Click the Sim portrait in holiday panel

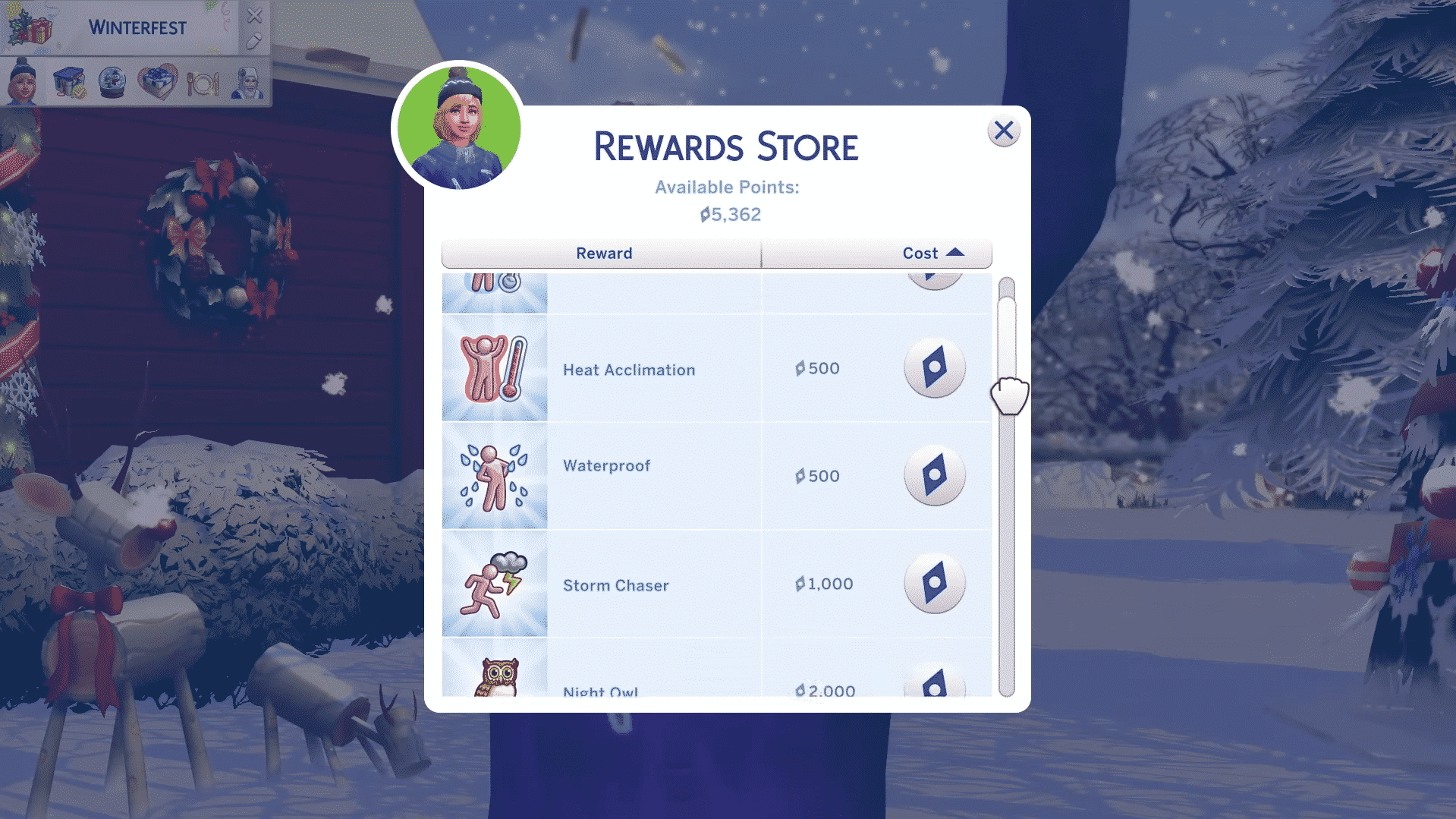22,80
